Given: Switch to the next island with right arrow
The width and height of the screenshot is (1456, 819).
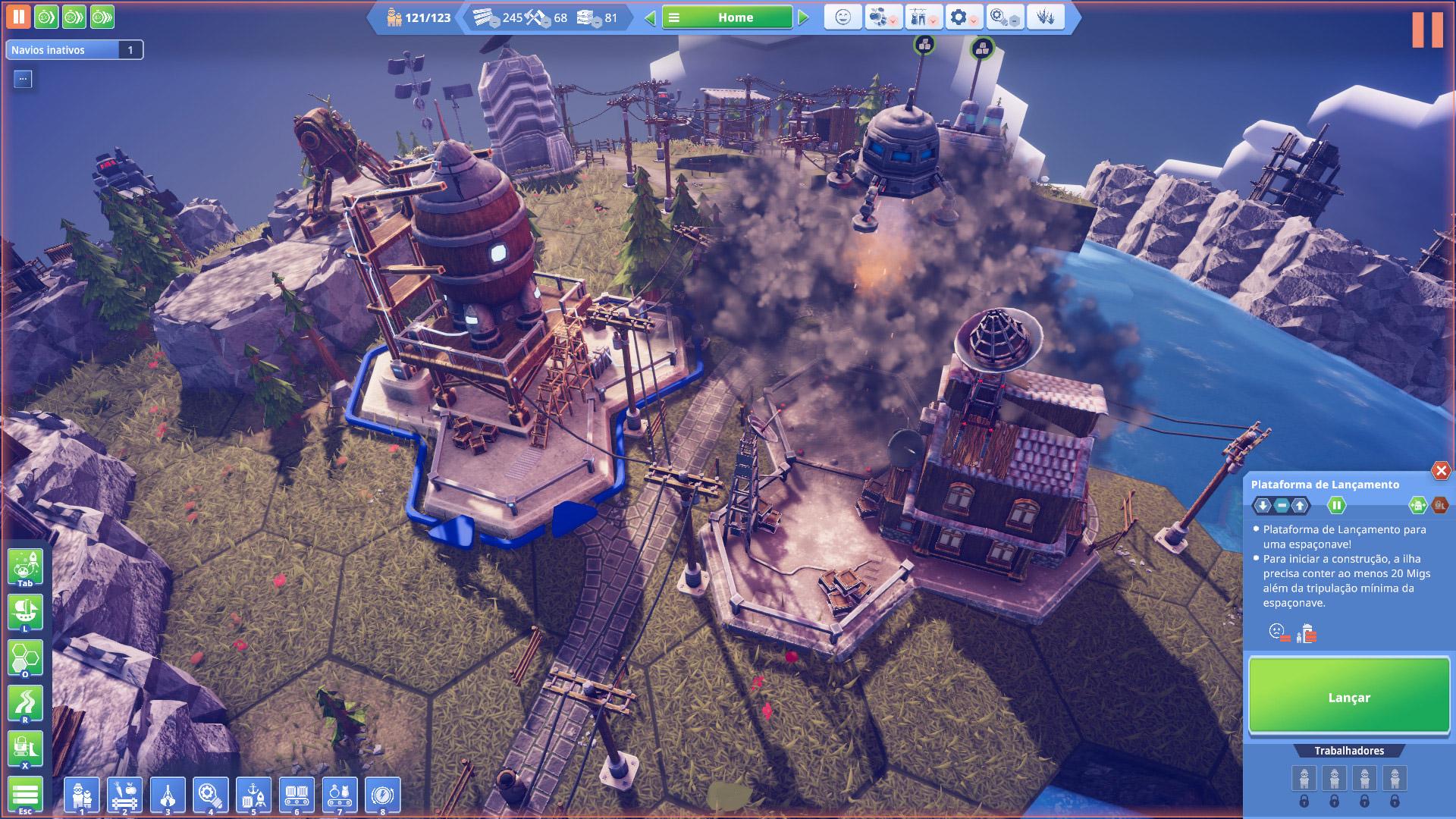Looking at the screenshot, I should (803, 17).
